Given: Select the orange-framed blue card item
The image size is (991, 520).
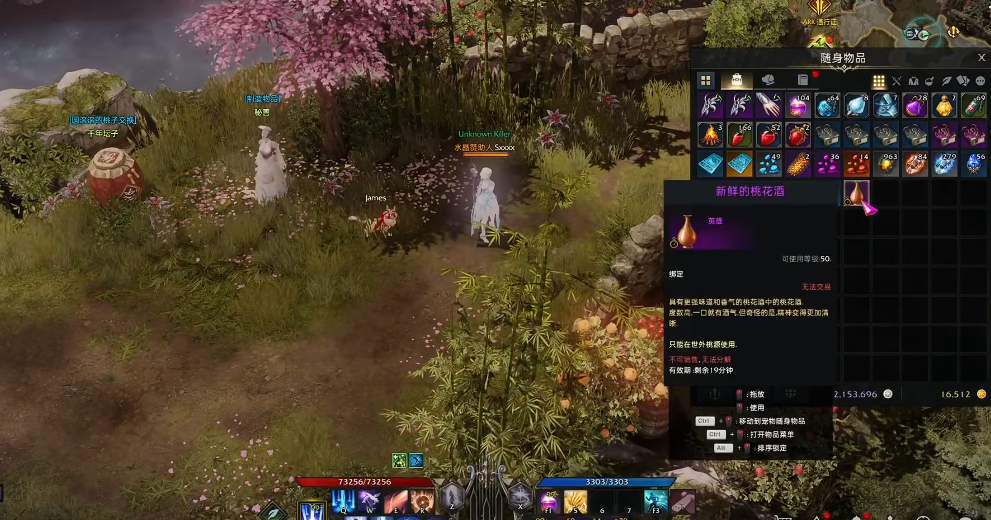Looking at the screenshot, I should 739,164.
